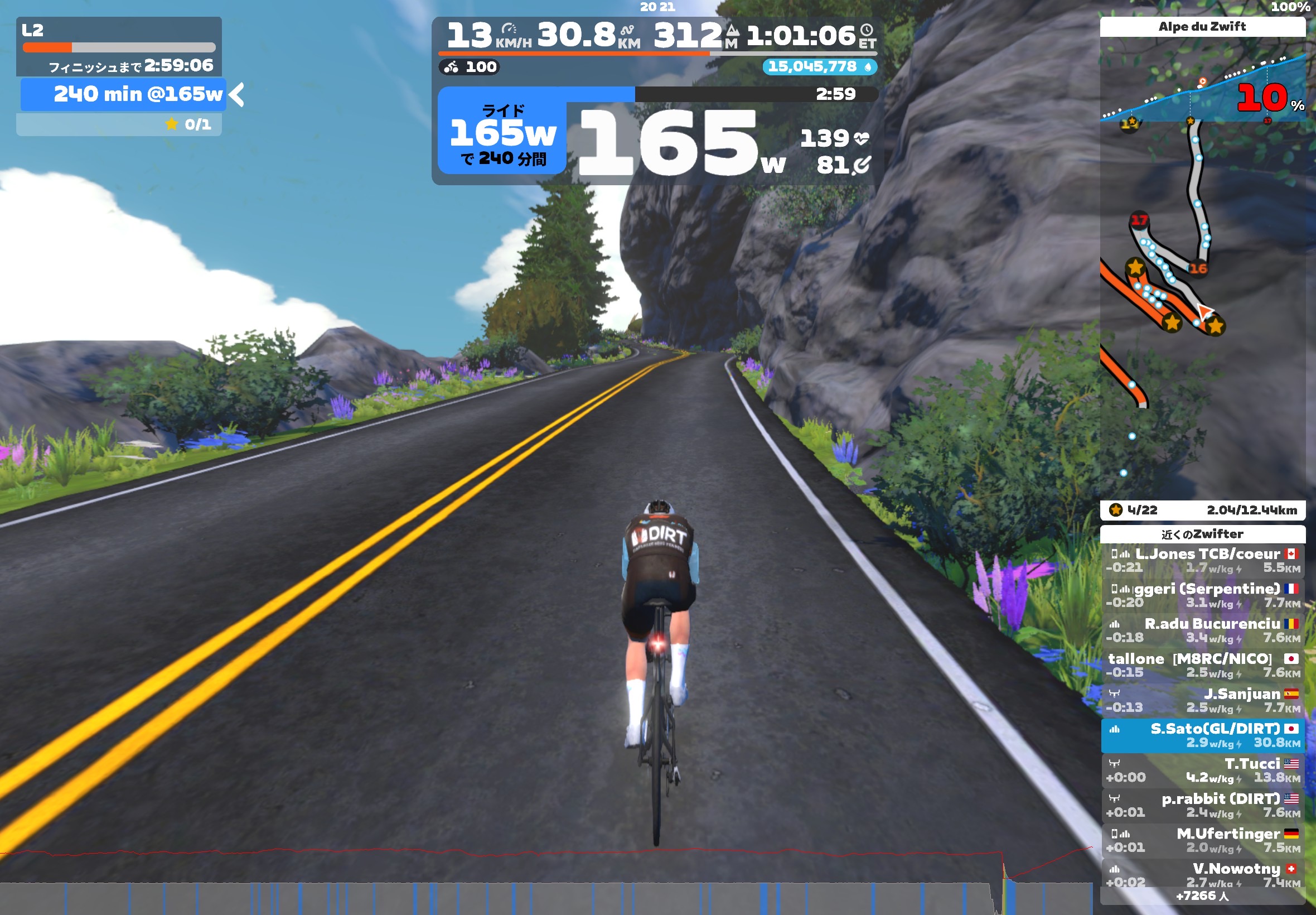Click the 15,045,778 drops counter
Viewport: 1316px width, 915px height.
click(819, 67)
